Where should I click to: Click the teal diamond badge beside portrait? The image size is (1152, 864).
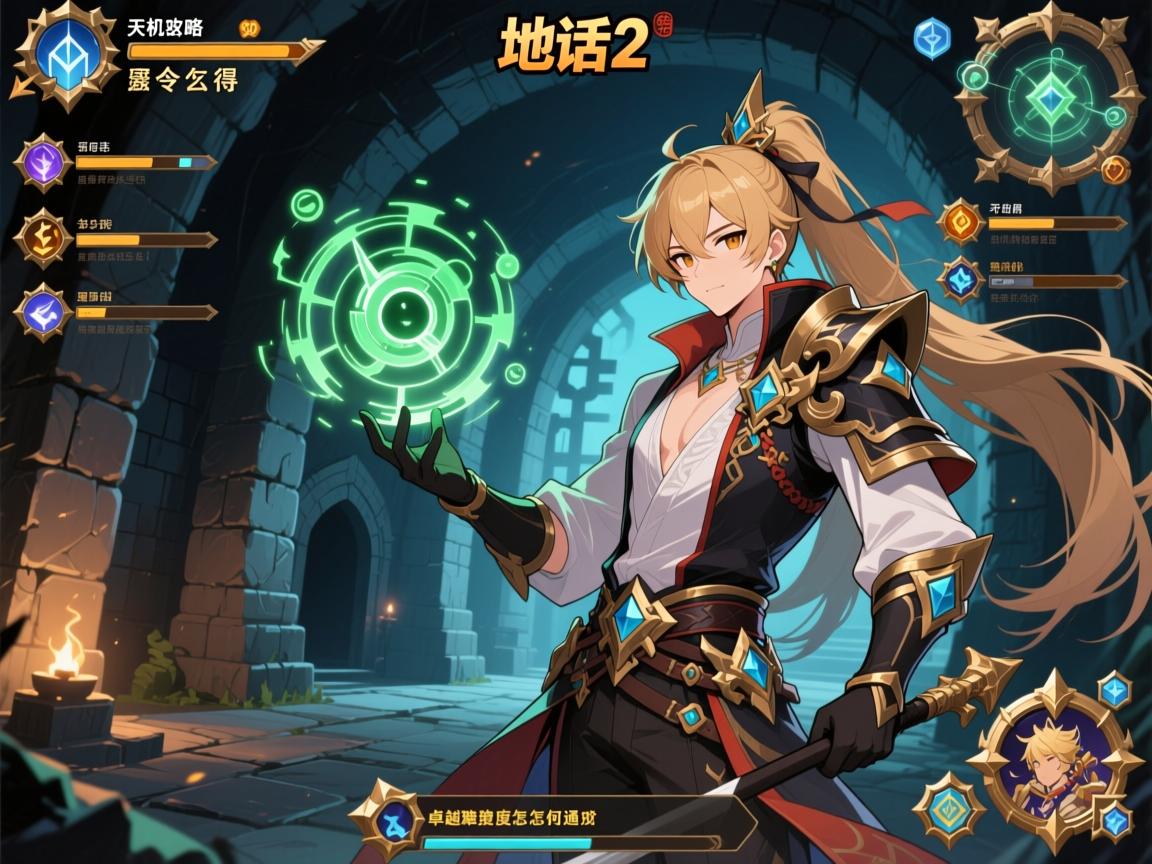(x=949, y=808)
